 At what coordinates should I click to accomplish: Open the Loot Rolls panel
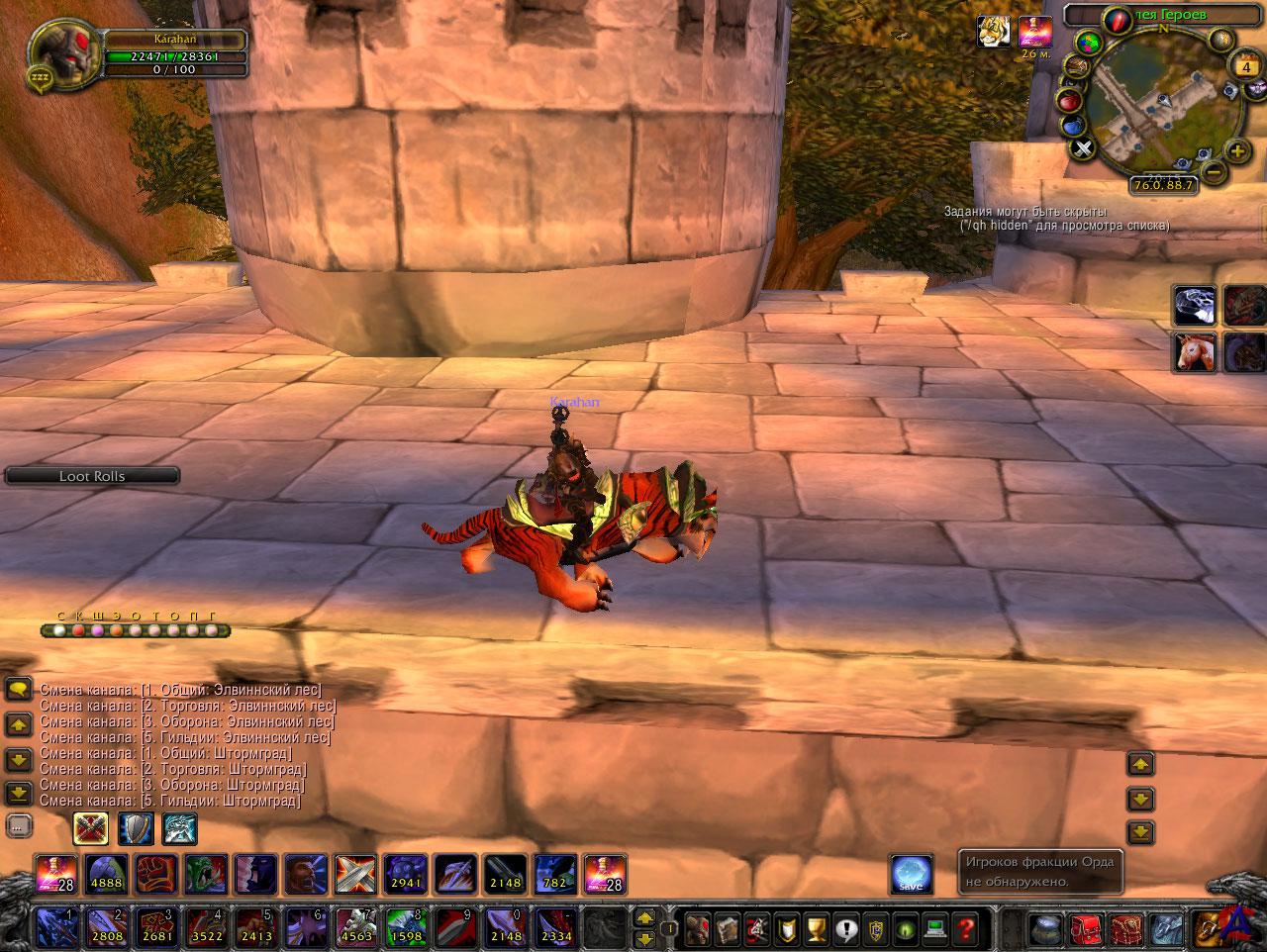[92, 476]
